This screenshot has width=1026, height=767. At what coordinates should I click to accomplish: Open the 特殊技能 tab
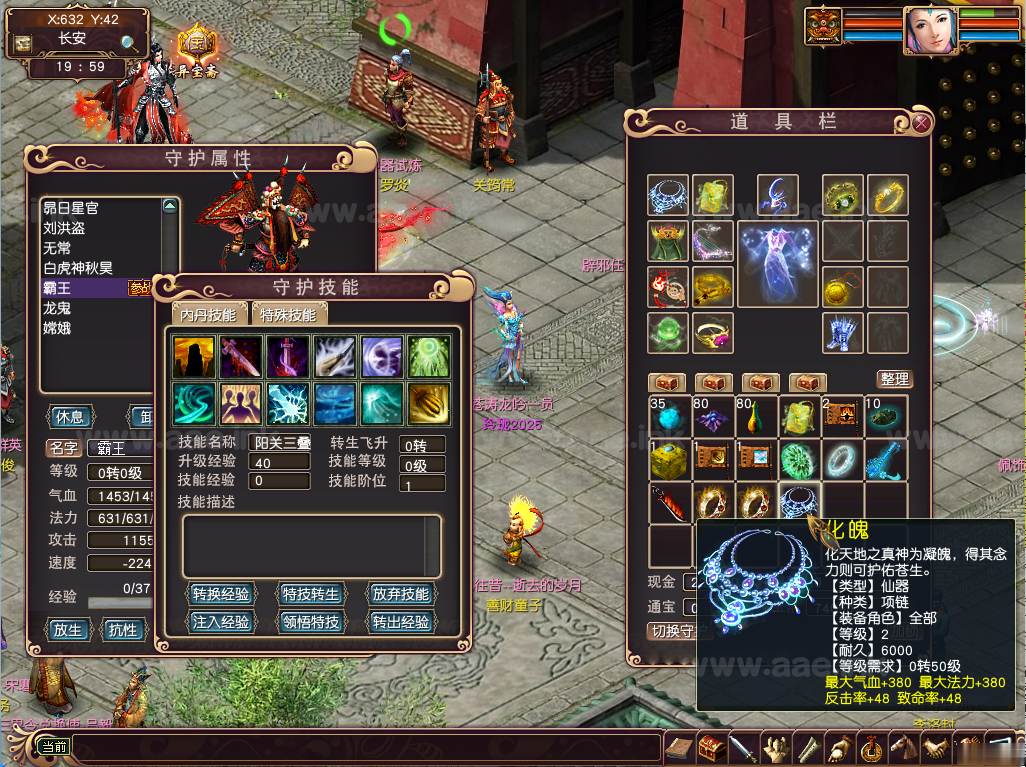pyautogui.click(x=288, y=315)
